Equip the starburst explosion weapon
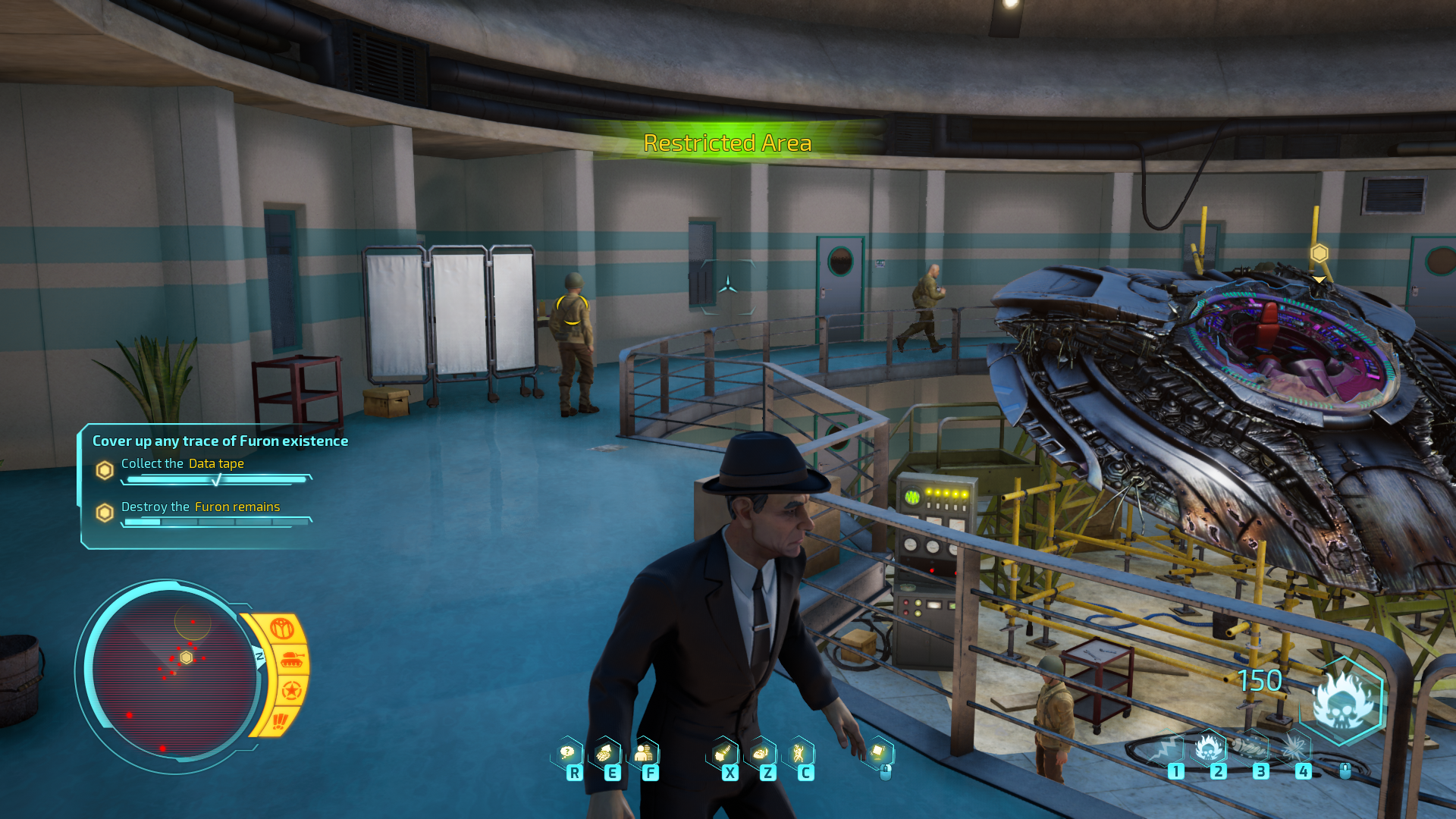 click(1294, 748)
